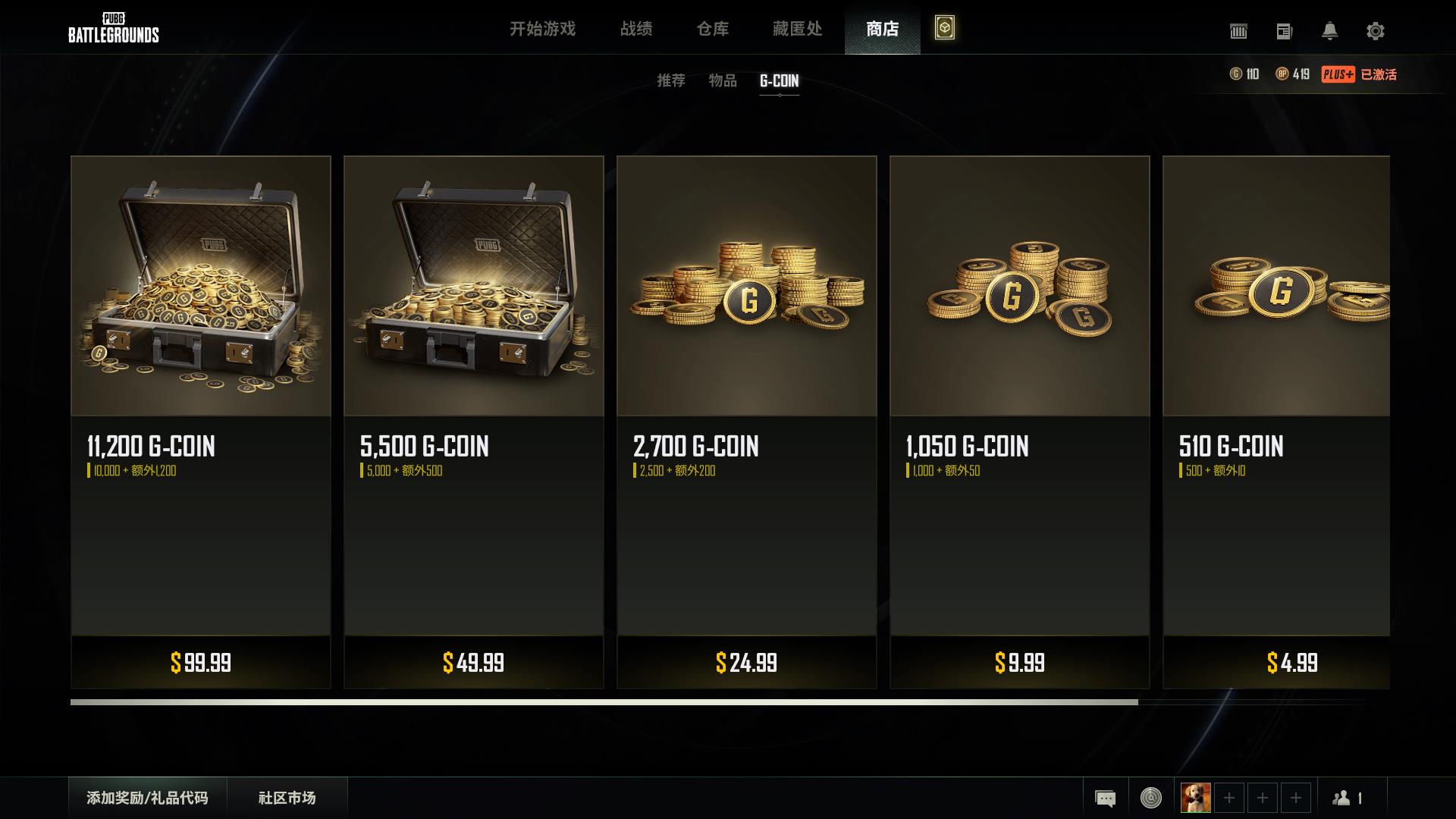
Task: Buy the 11,200 G-Coin pack
Action: tap(201, 422)
